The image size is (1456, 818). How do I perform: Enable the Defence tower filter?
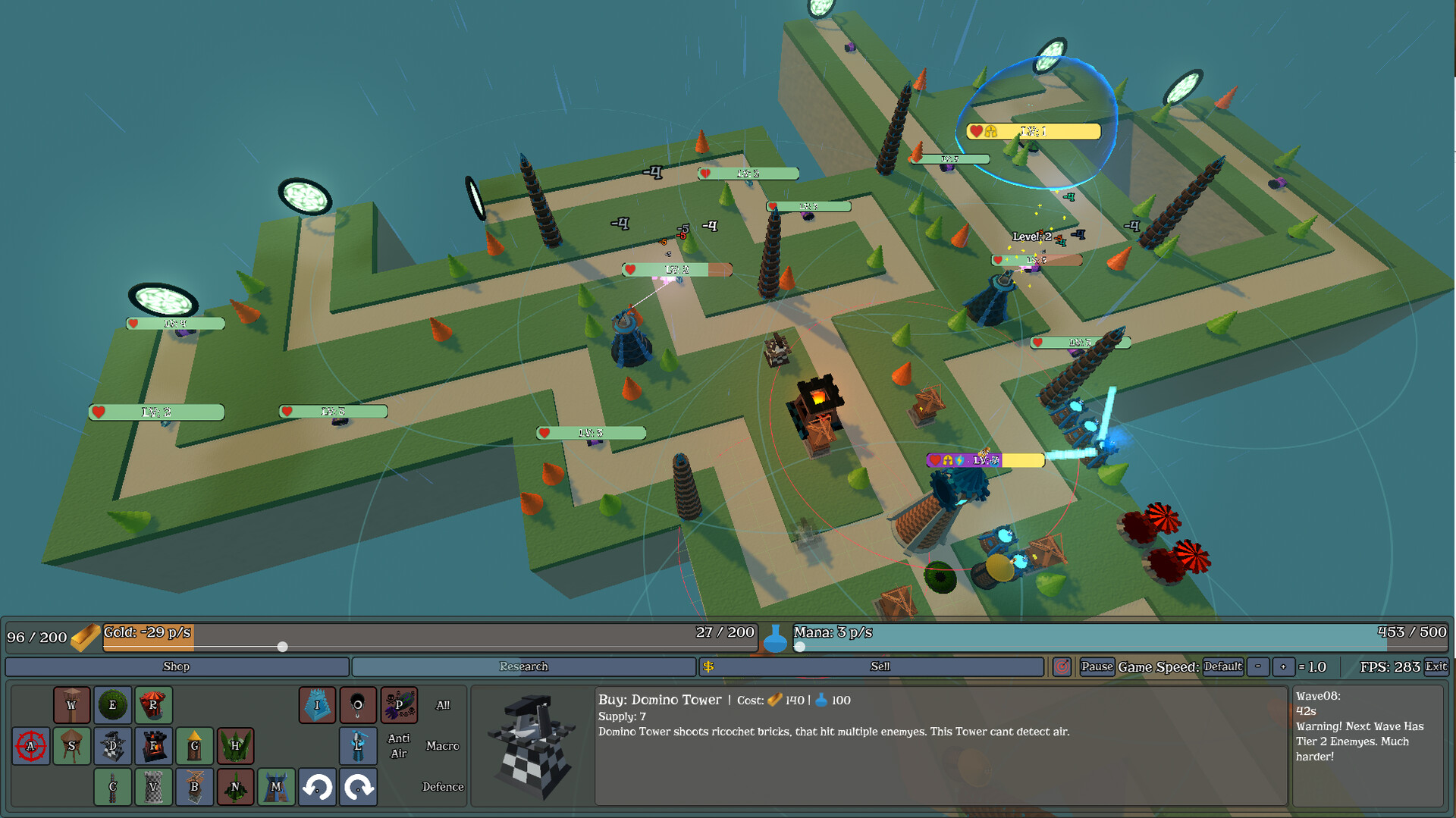pos(443,787)
